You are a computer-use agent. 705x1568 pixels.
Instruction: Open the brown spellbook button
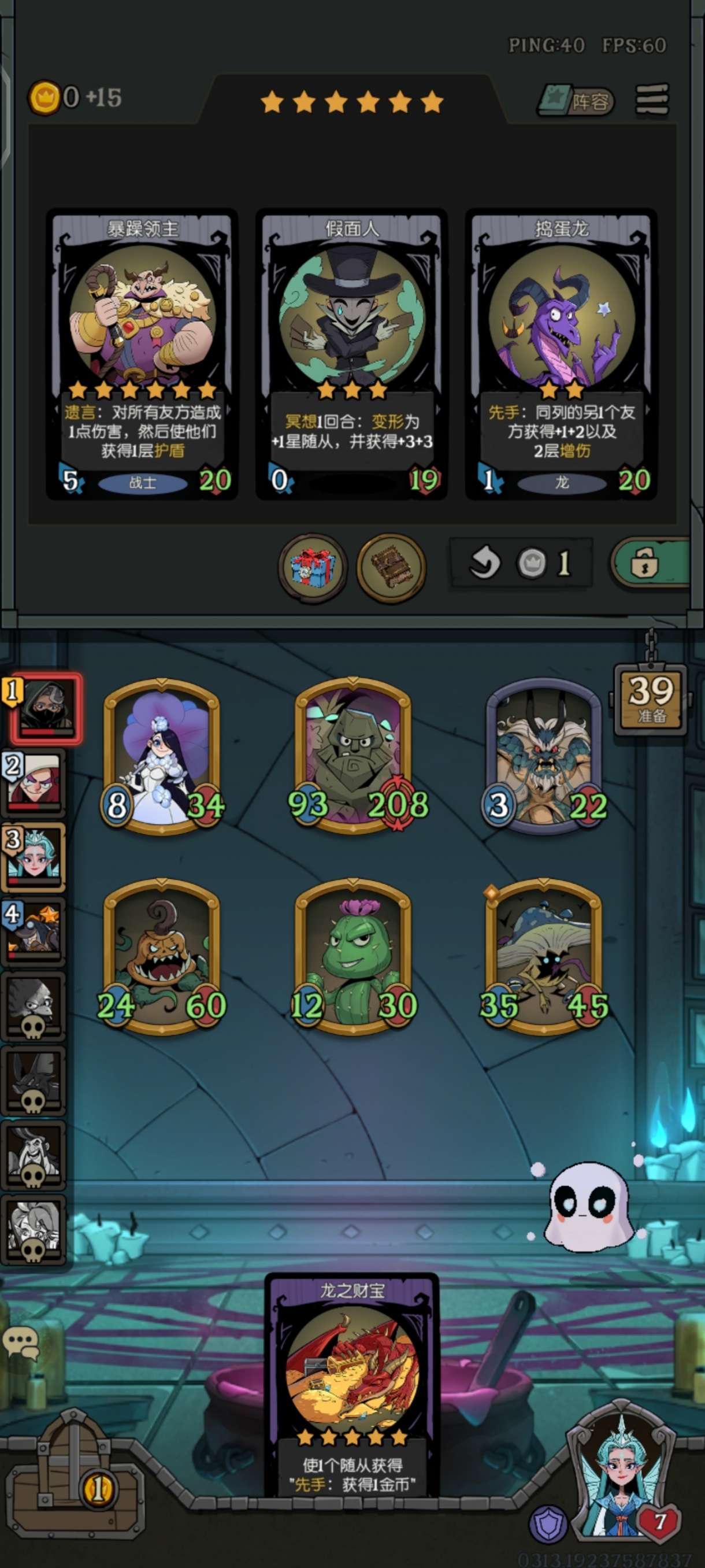[391, 567]
